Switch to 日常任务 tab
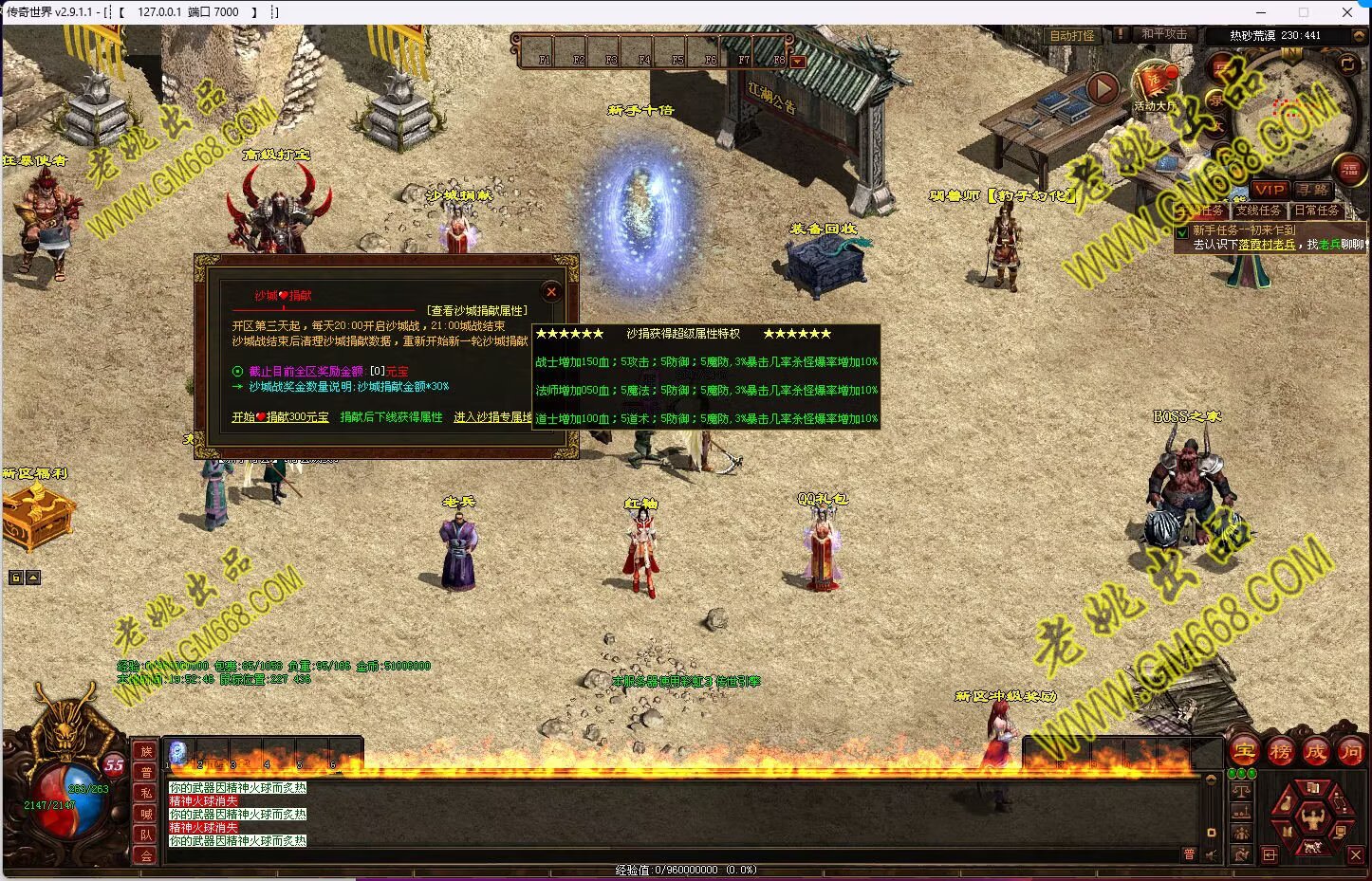The height and width of the screenshot is (881, 1372). (1317, 211)
